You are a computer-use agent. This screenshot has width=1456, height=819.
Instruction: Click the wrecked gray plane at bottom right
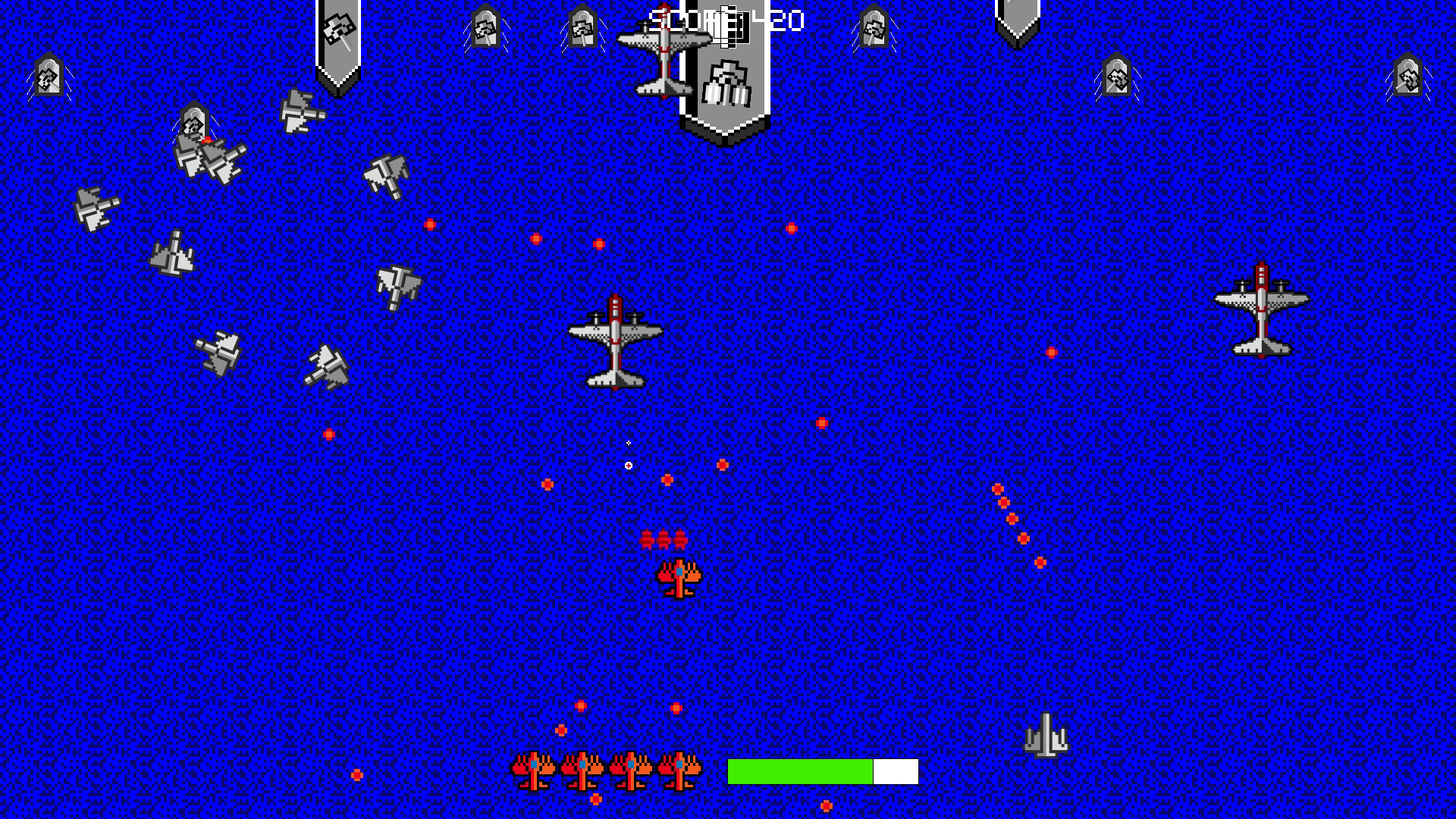point(1046,734)
